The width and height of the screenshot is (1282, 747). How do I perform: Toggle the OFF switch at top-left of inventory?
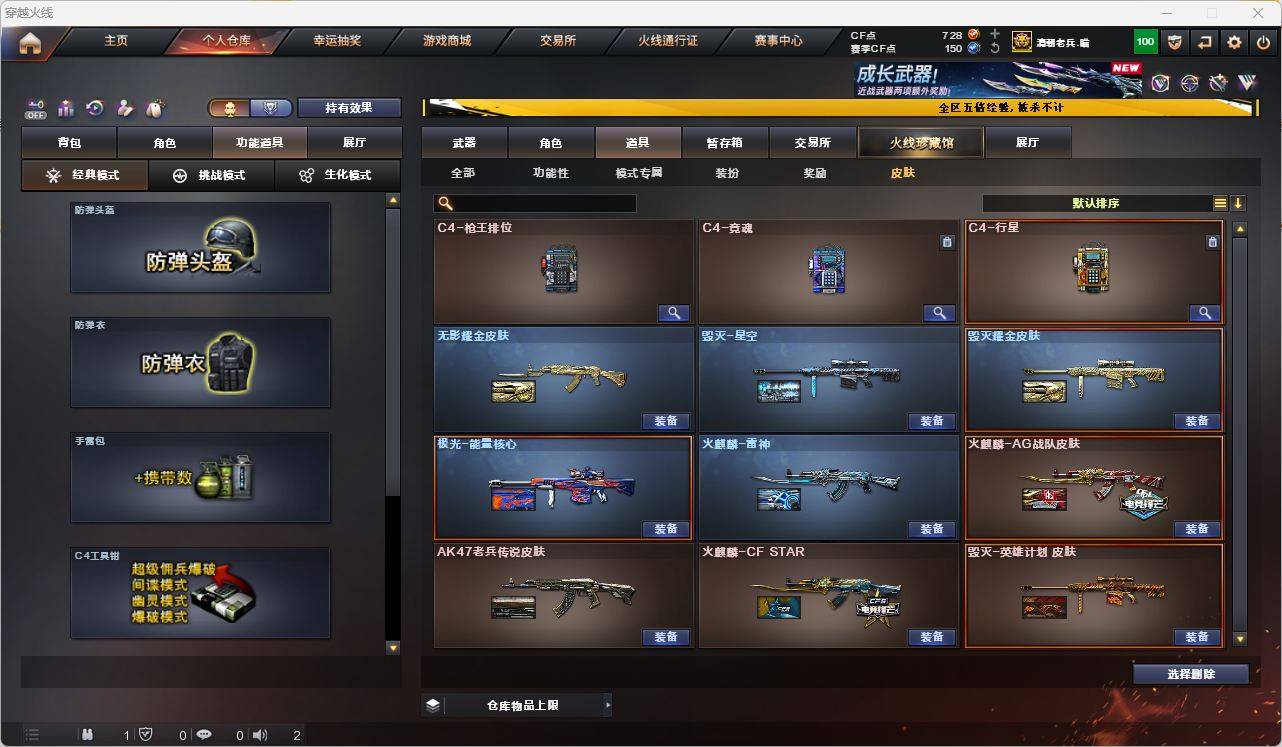pos(37,108)
